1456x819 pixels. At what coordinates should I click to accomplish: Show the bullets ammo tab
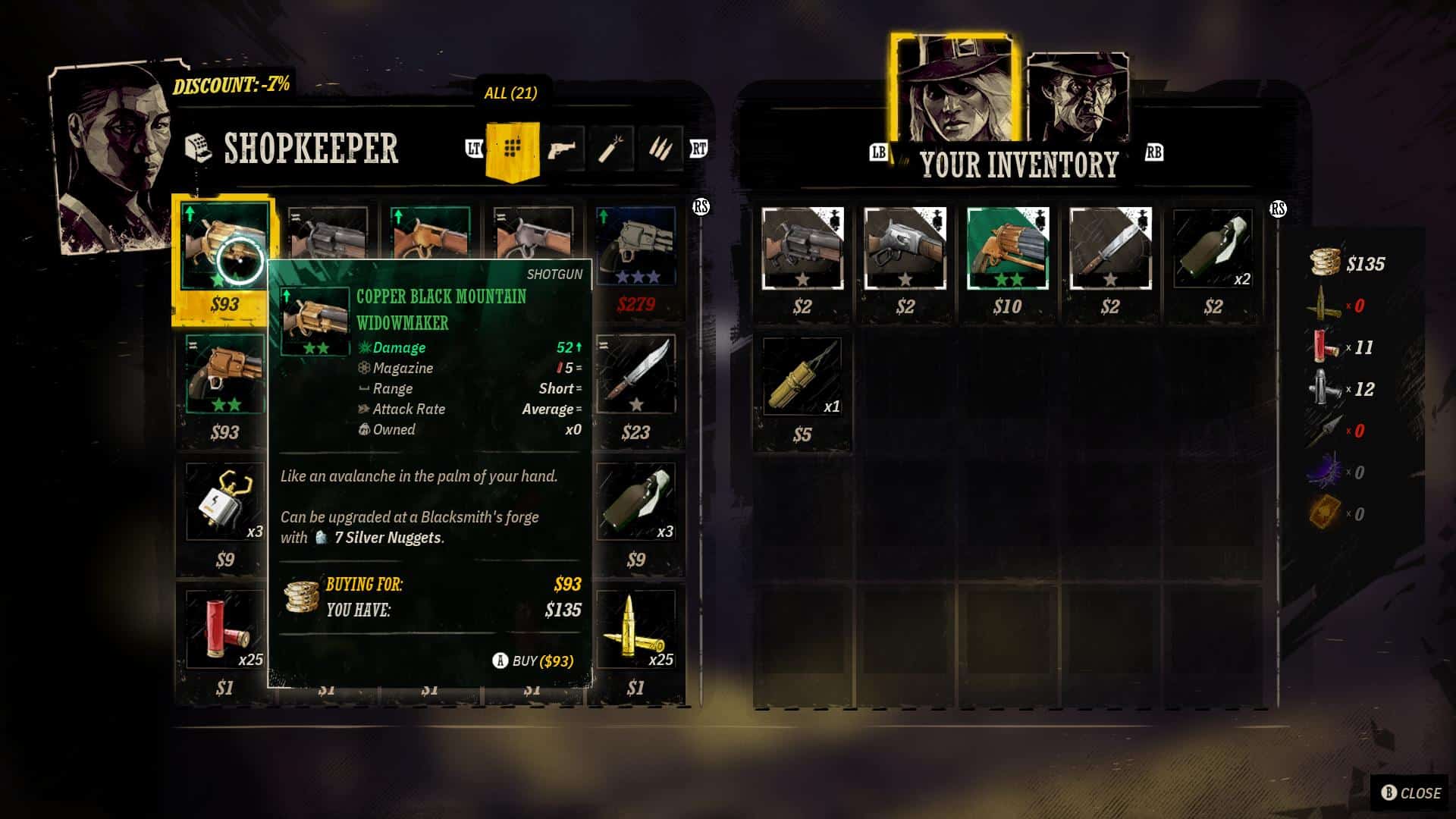660,149
